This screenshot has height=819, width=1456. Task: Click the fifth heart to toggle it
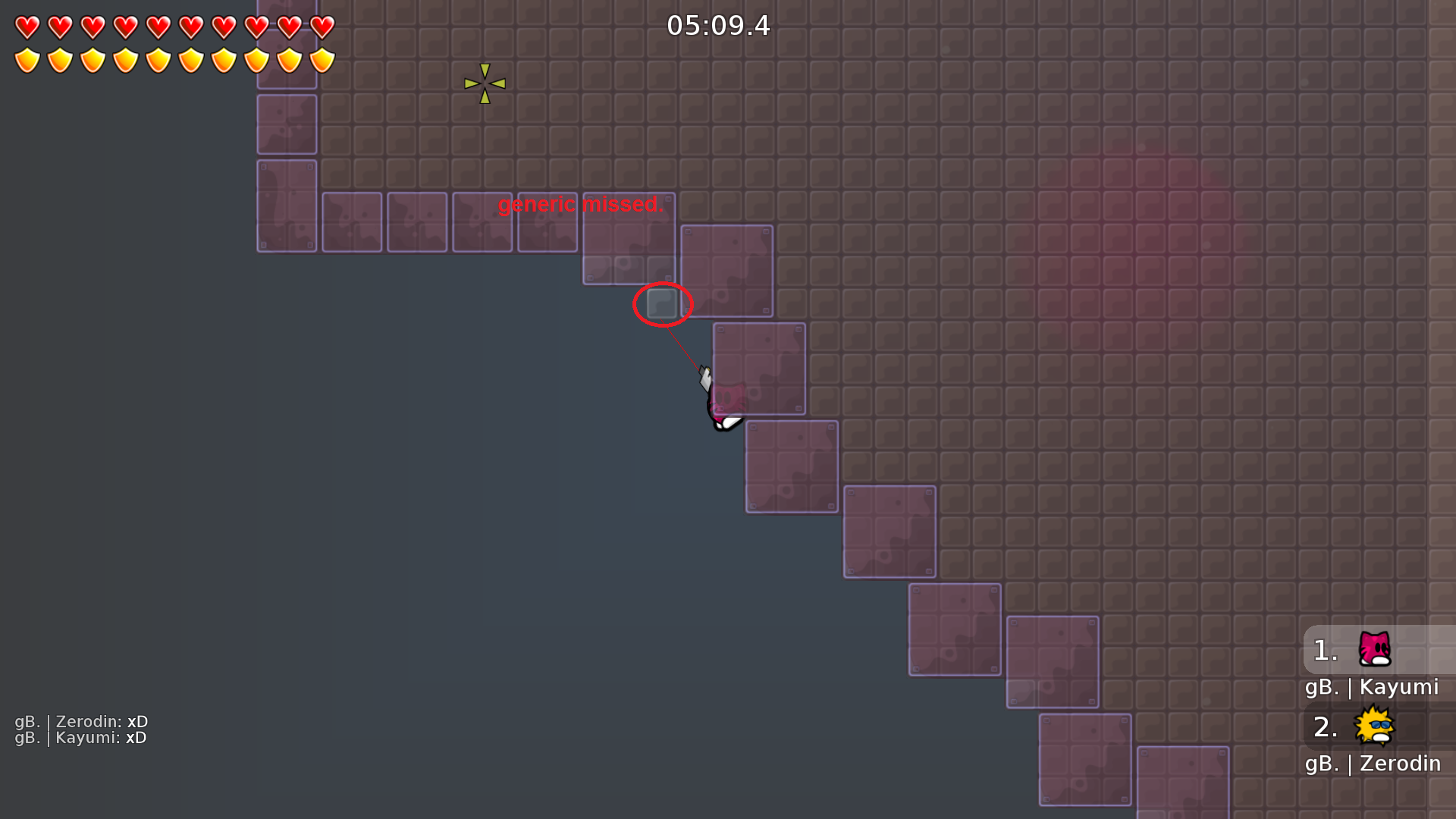[x=157, y=26]
